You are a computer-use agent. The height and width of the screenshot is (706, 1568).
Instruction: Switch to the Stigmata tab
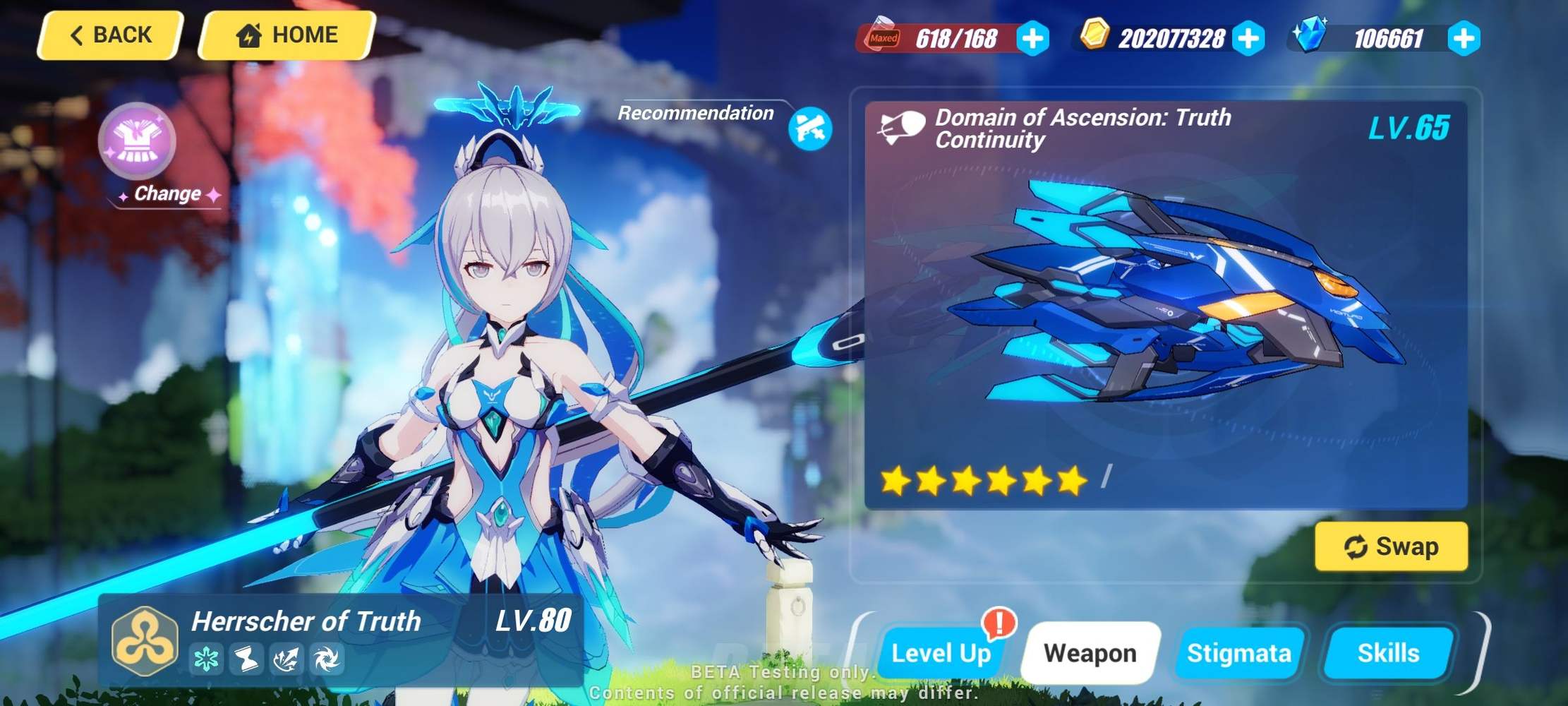click(x=1240, y=654)
